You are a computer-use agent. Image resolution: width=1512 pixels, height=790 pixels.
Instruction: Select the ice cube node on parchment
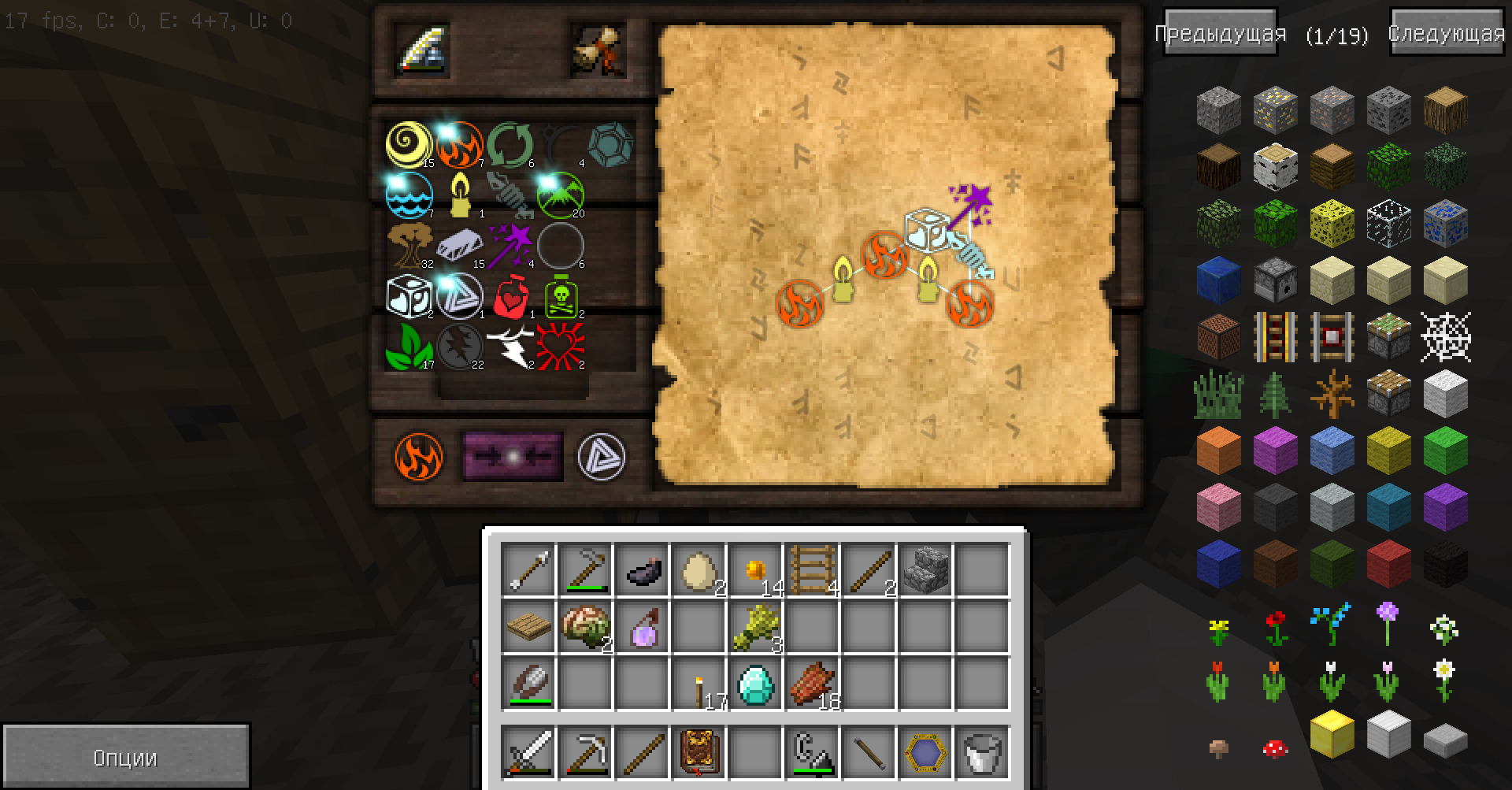(928, 229)
